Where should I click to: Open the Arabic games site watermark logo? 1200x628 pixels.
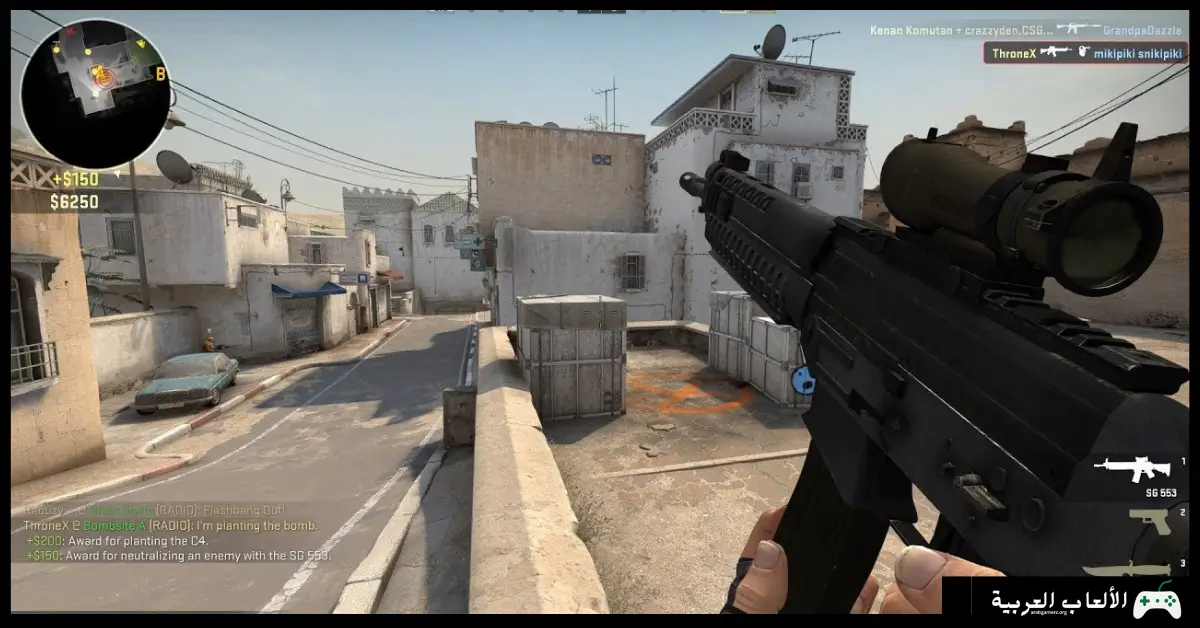(x=1072, y=600)
